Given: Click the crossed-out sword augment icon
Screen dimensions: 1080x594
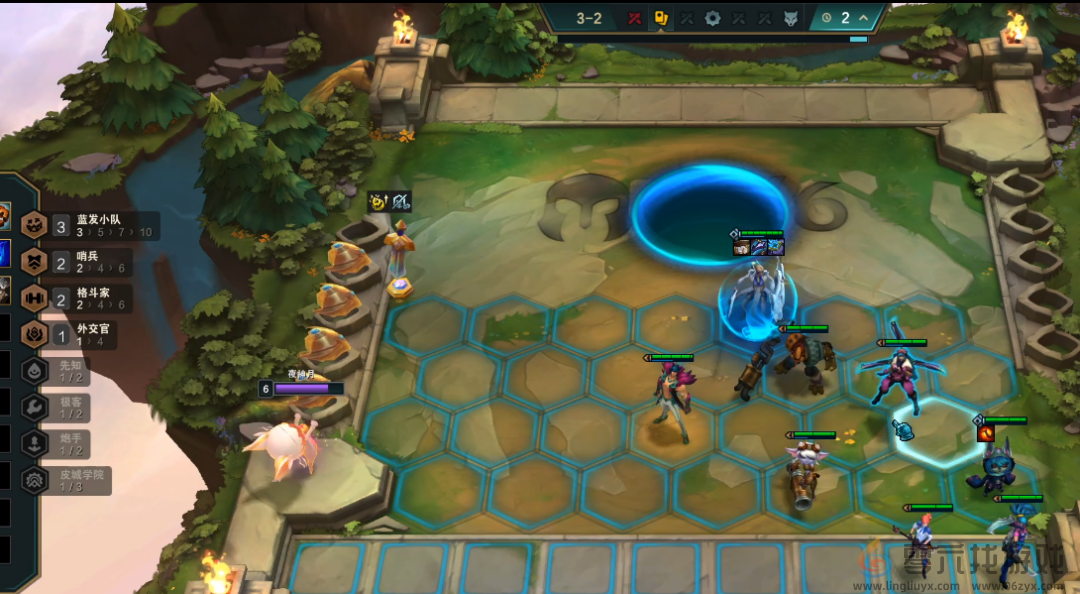Looking at the screenshot, I should (x=401, y=201).
